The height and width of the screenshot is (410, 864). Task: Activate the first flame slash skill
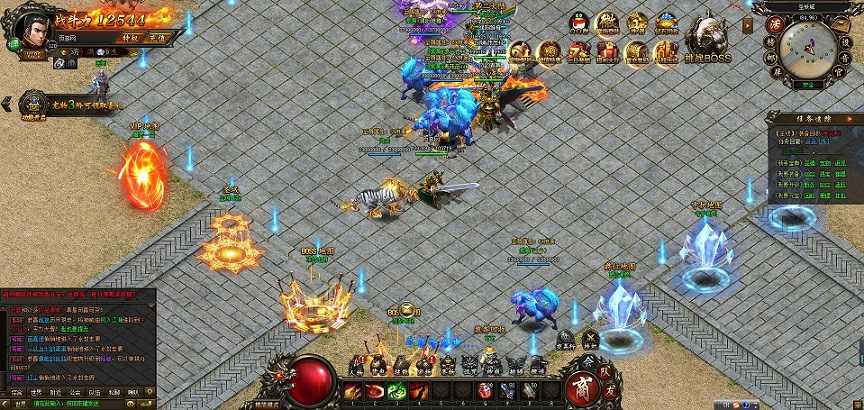click(x=353, y=389)
